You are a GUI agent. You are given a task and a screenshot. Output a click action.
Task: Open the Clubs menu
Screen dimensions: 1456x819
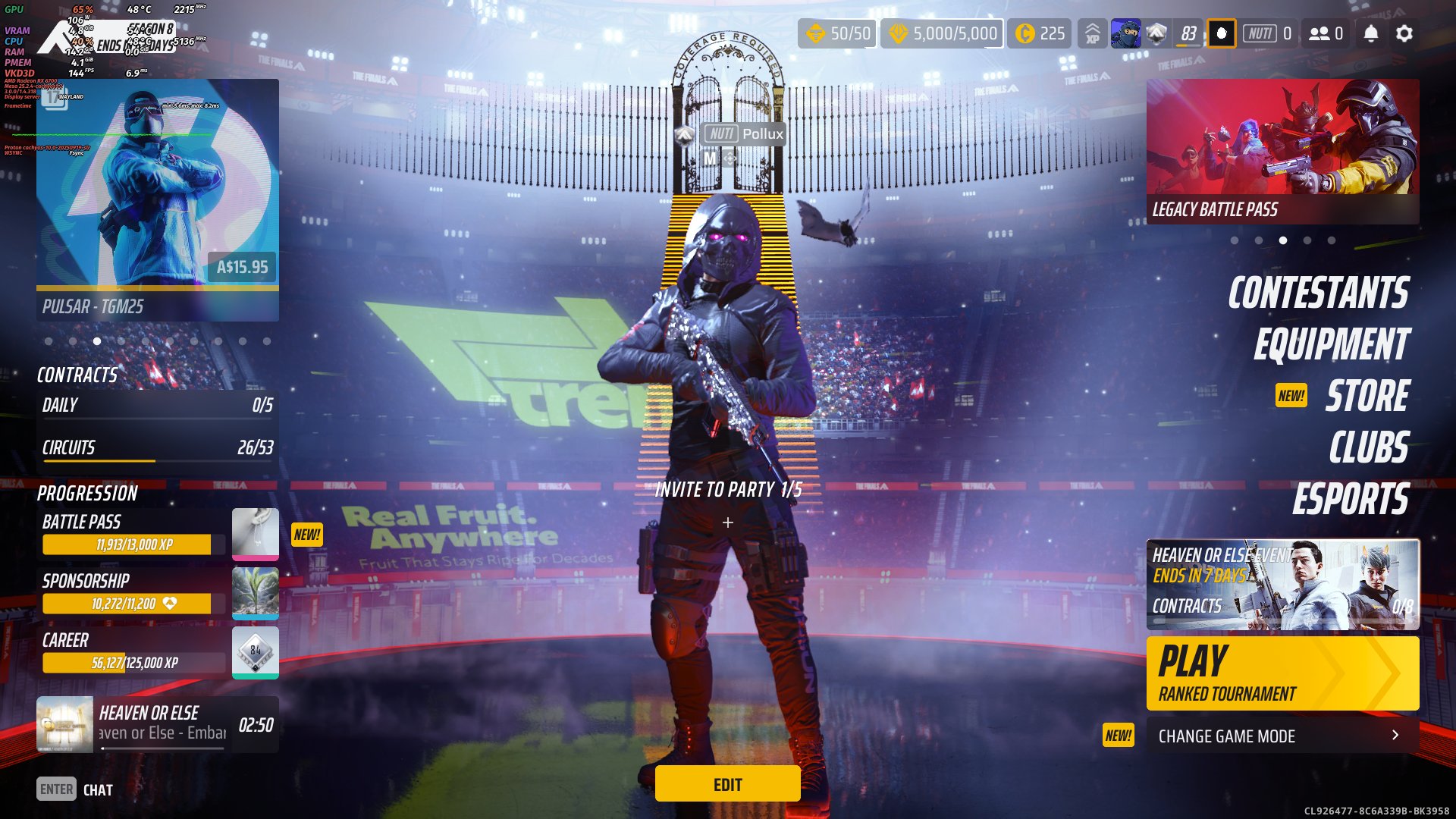coord(1368,447)
